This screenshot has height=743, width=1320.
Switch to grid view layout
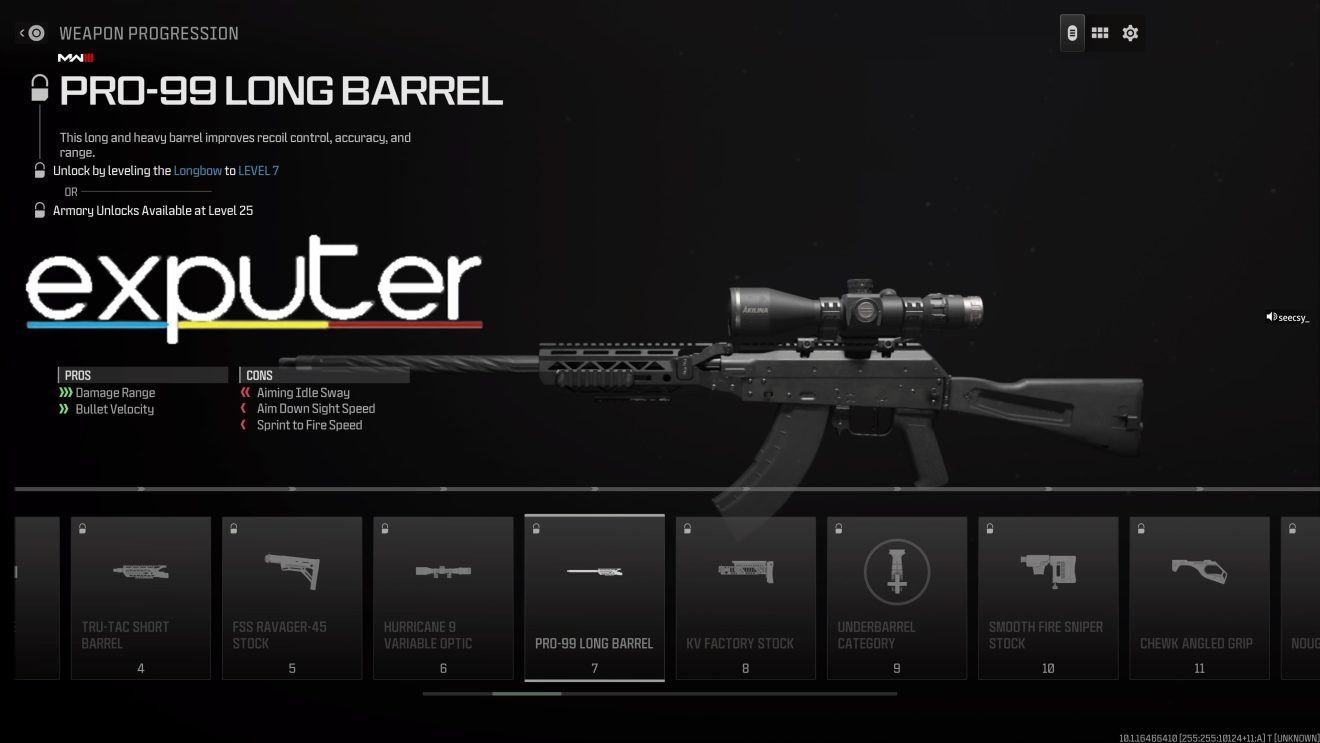(1100, 32)
